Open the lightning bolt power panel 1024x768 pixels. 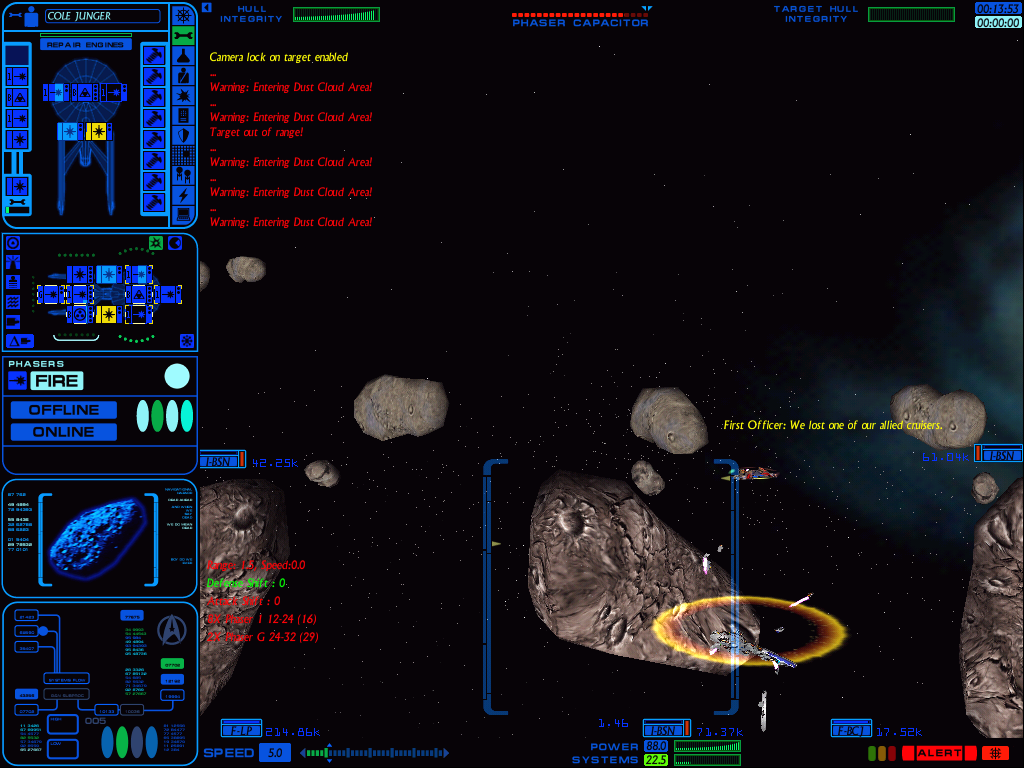(183, 194)
